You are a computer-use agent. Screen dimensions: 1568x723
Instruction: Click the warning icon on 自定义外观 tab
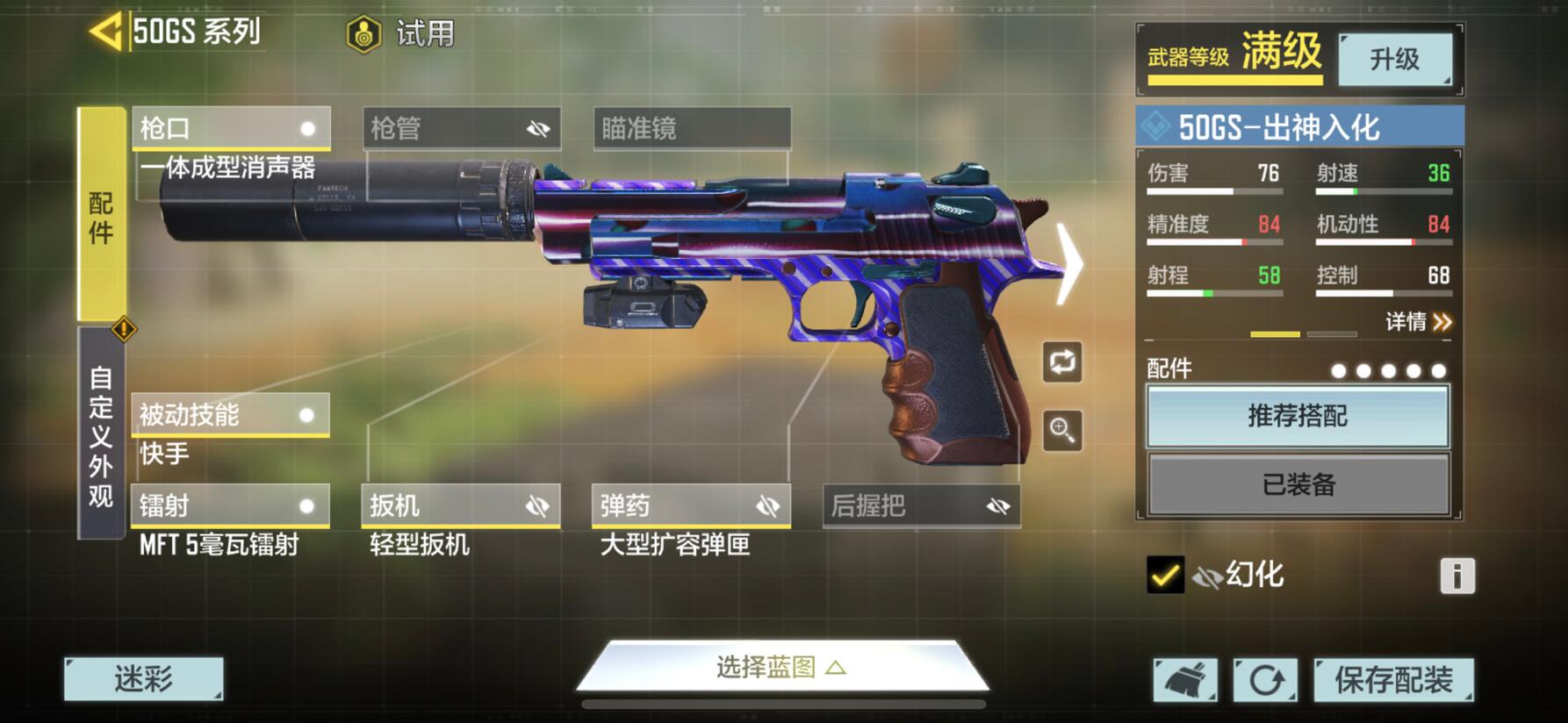[x=125, y=329]
